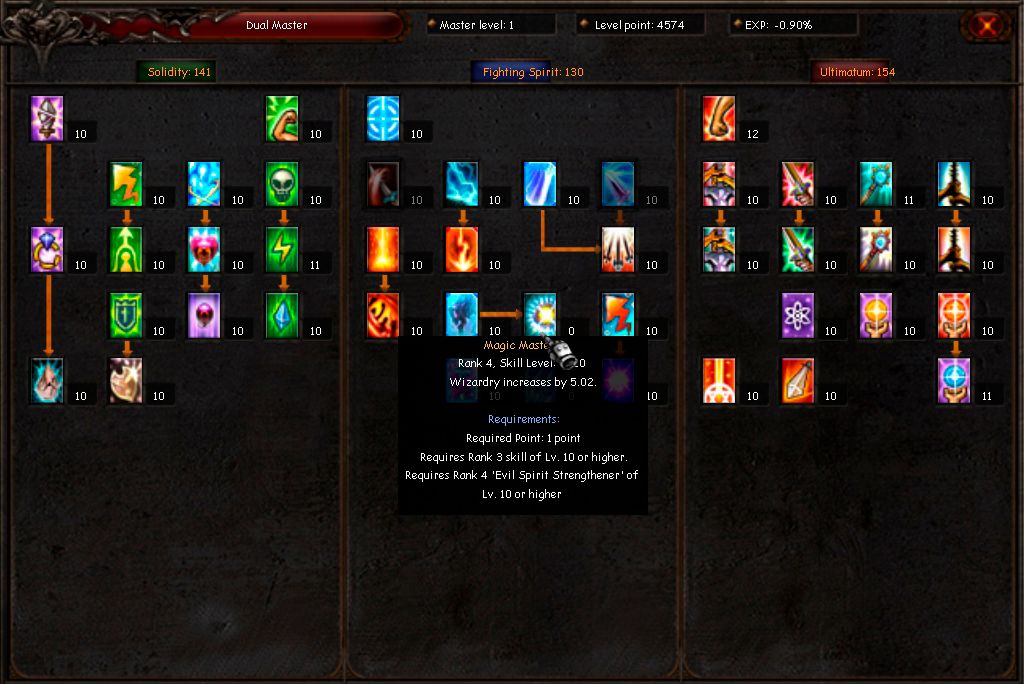1024x684 pixels.
Task: Click the gem ring skill icon
Action: (48, 250)
